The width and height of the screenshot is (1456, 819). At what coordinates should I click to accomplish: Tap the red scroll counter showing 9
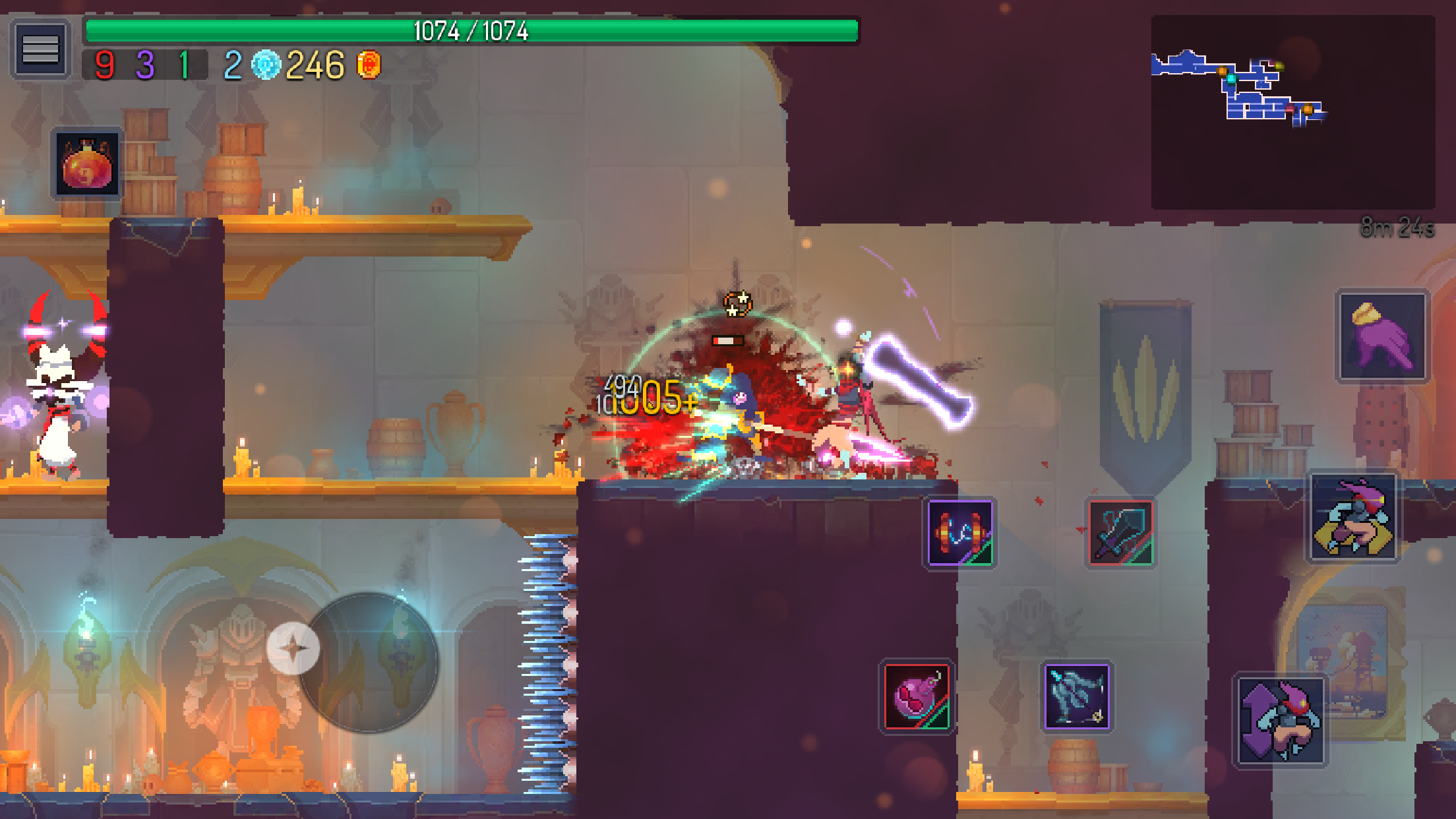click(x=104, y=65)
